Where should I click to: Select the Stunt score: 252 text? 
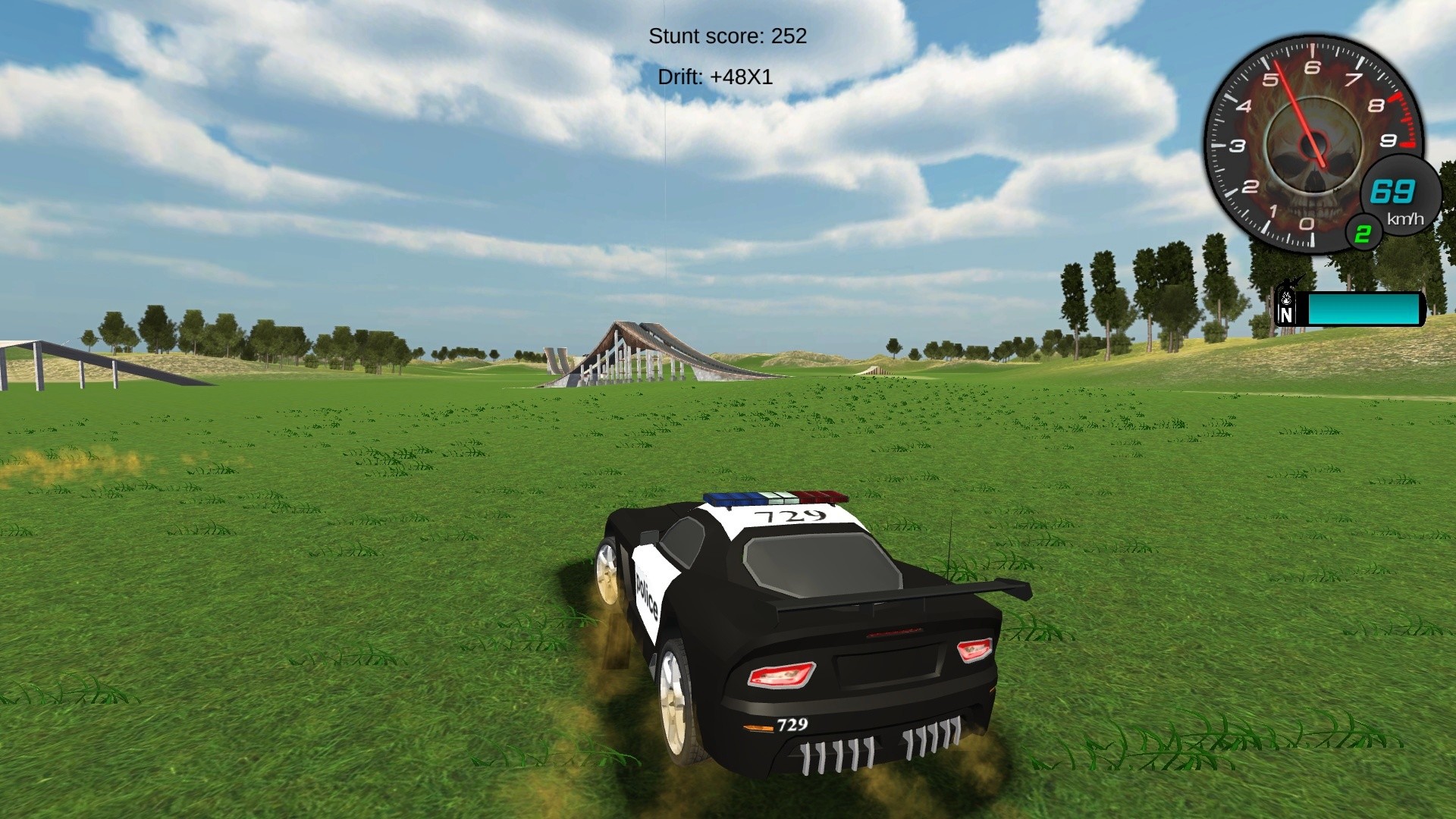(728, 36)
